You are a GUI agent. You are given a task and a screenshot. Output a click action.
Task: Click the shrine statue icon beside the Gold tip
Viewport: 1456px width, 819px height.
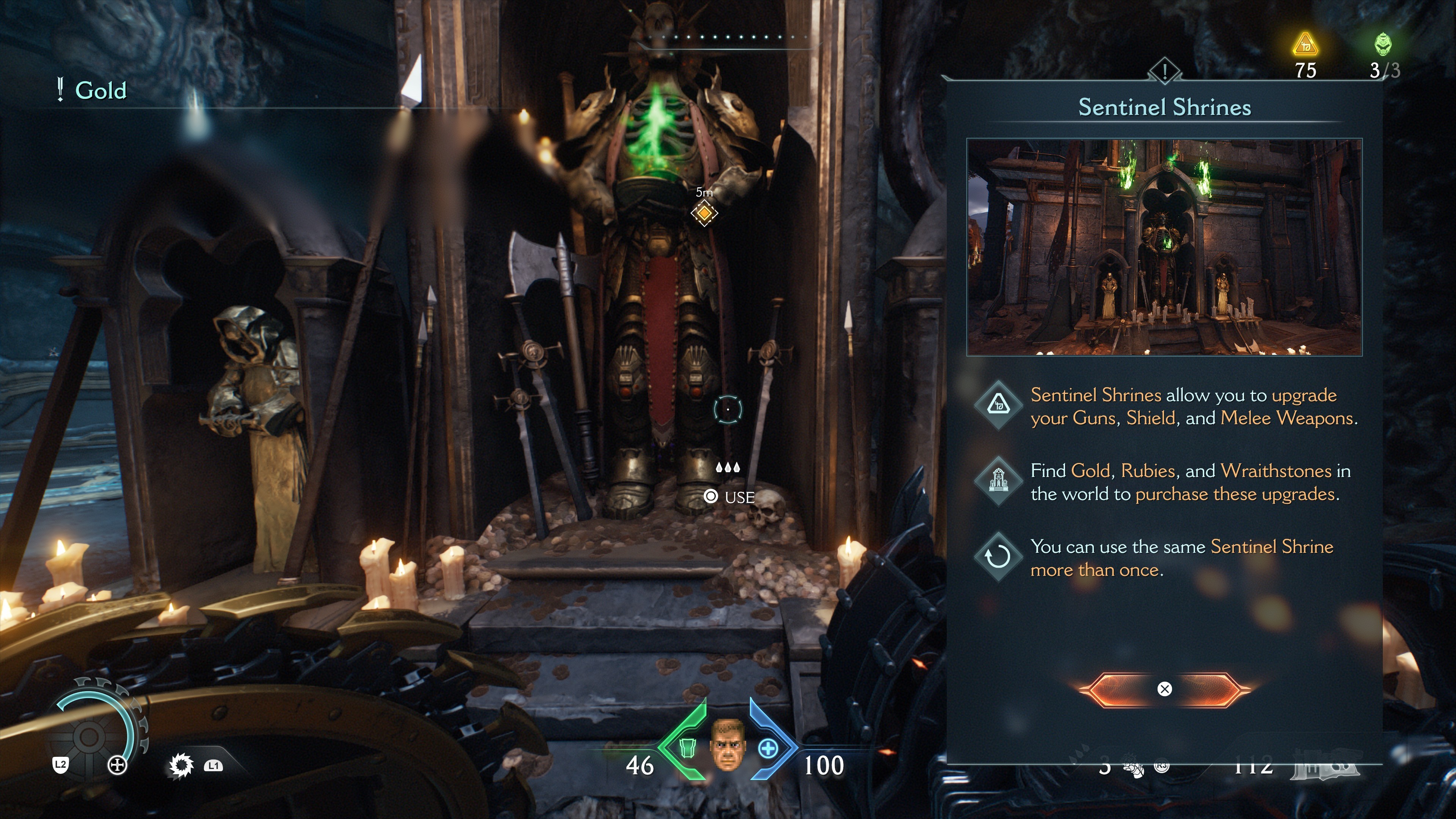[x=998, y=481]
